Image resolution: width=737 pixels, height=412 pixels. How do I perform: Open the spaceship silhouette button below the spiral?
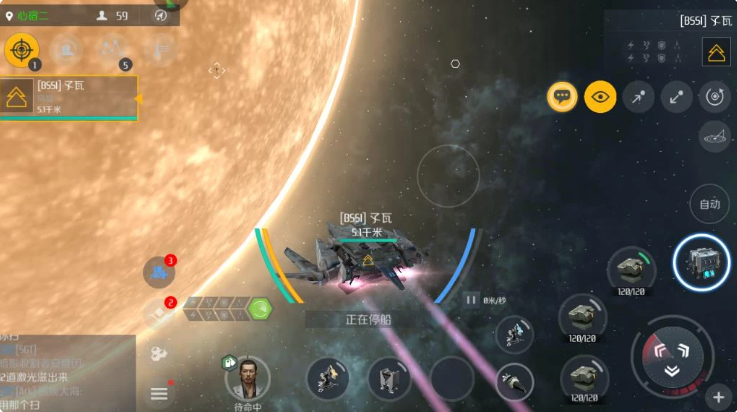click(713, 134)
